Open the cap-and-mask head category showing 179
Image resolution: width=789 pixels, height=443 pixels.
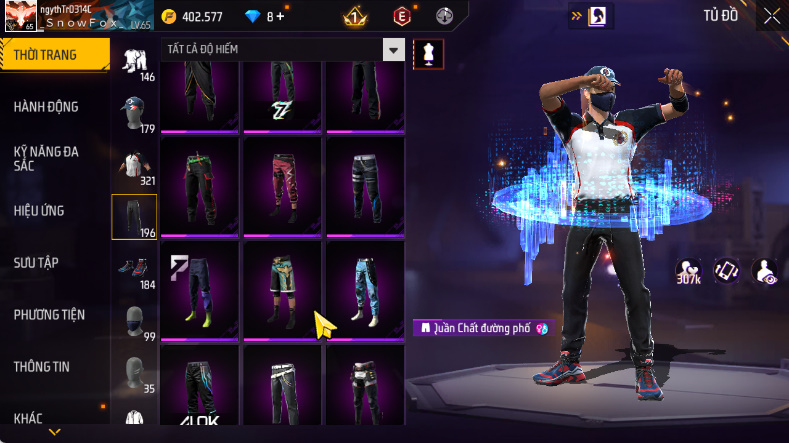[x=134, y=113]
